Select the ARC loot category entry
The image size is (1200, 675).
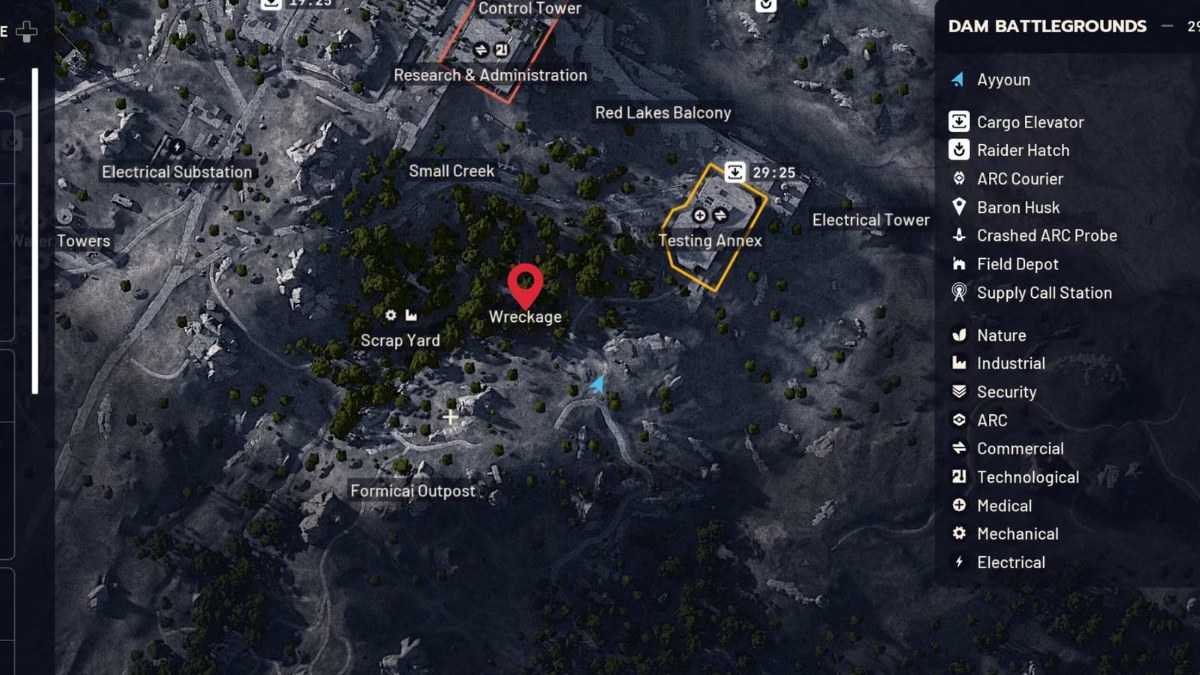click(x=991, y=420)
